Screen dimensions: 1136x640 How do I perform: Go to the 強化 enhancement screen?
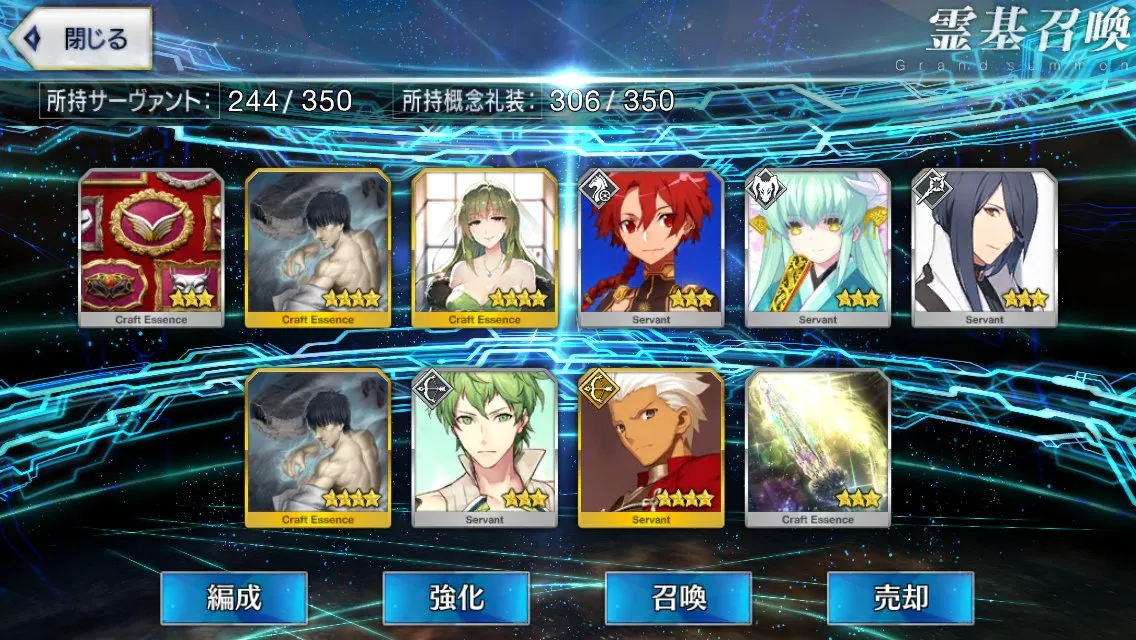pyautogui.click(x=456, y=598)
